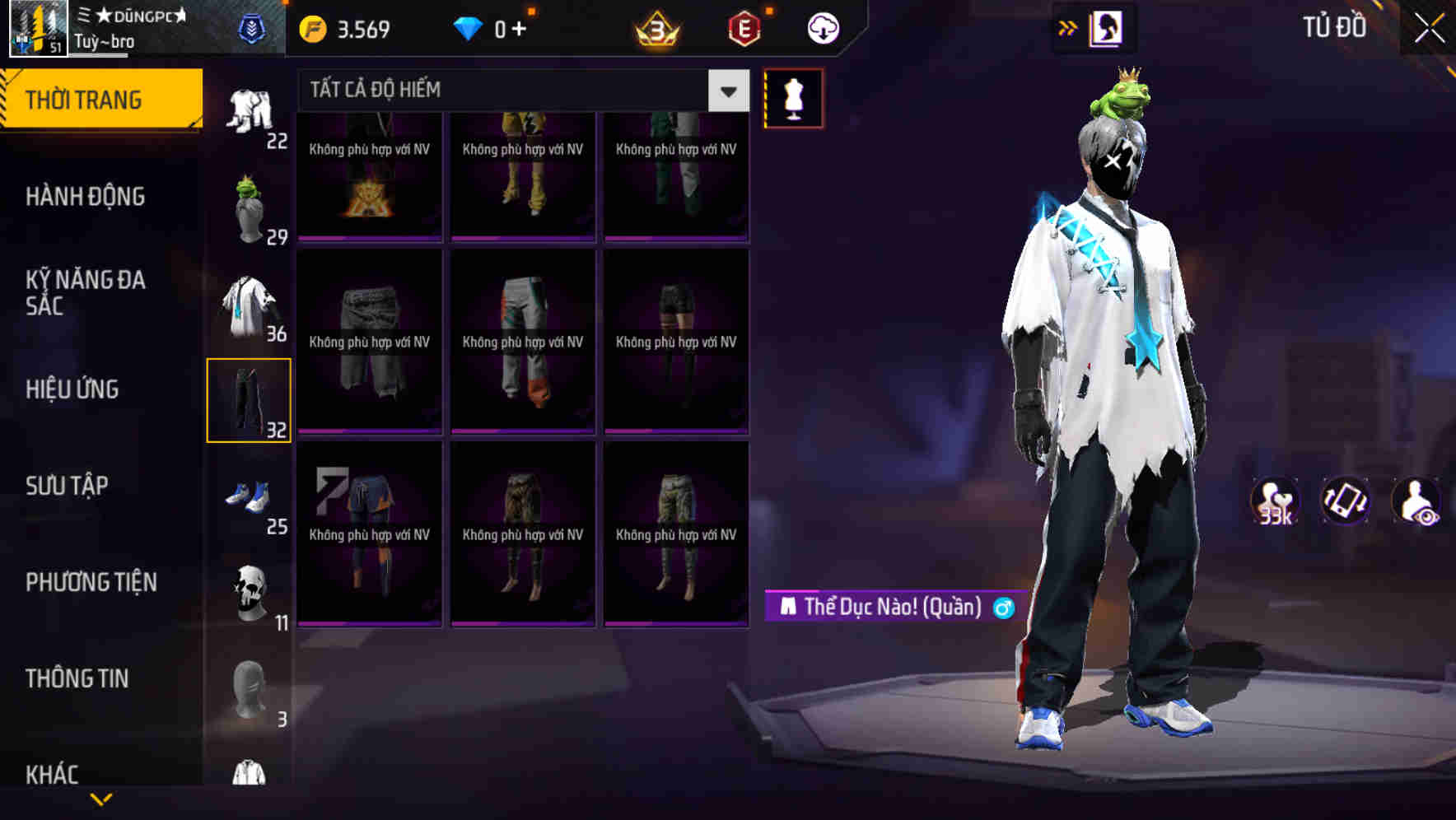Open the Bronze rank badge icon
This screenshot has width=1456, height=820.
click(654, 27)
